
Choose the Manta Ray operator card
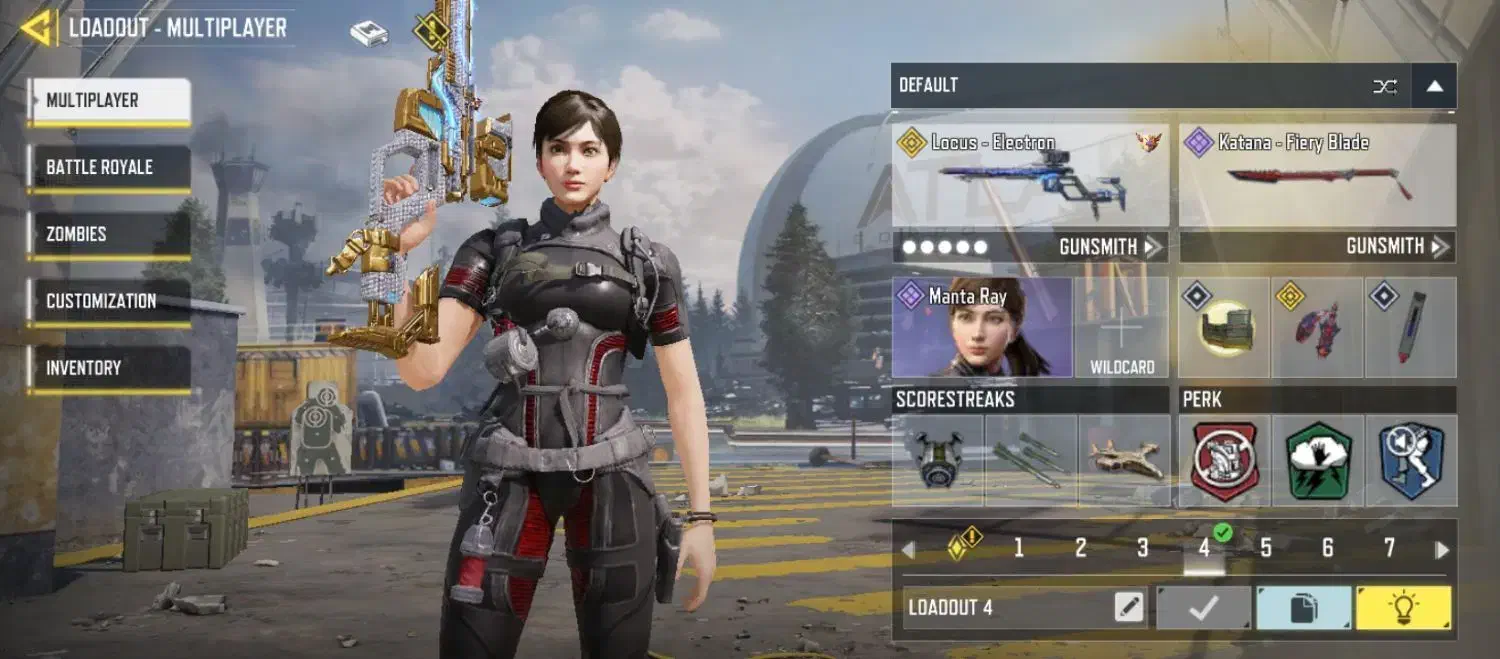(981, 327)
